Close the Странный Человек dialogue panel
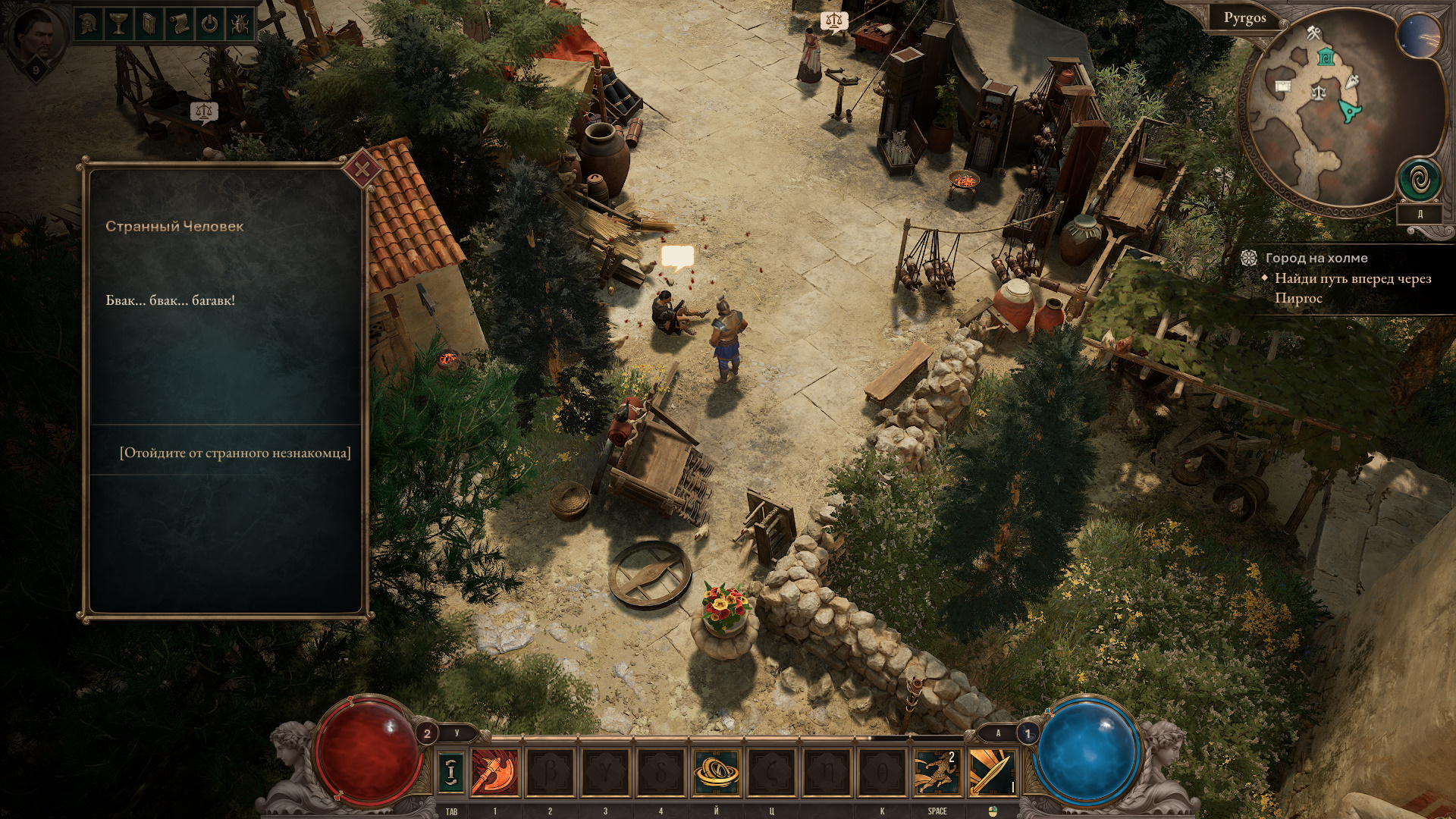The image size is (1456, 819). click(362, 170)
